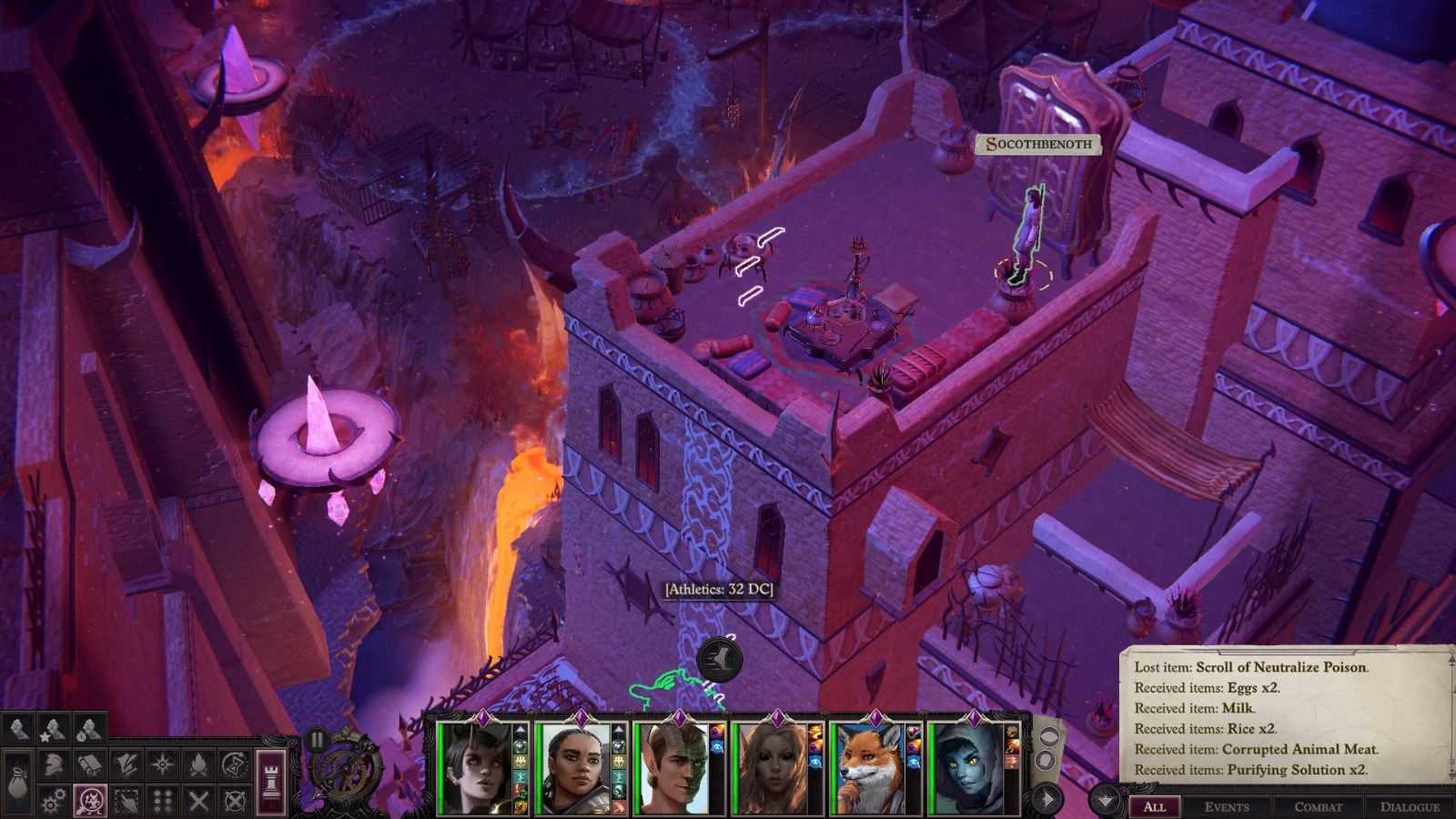Collapse the log with the down arrow
The width and height of the screenshot is (1456, 819).
click(1105, 801)
